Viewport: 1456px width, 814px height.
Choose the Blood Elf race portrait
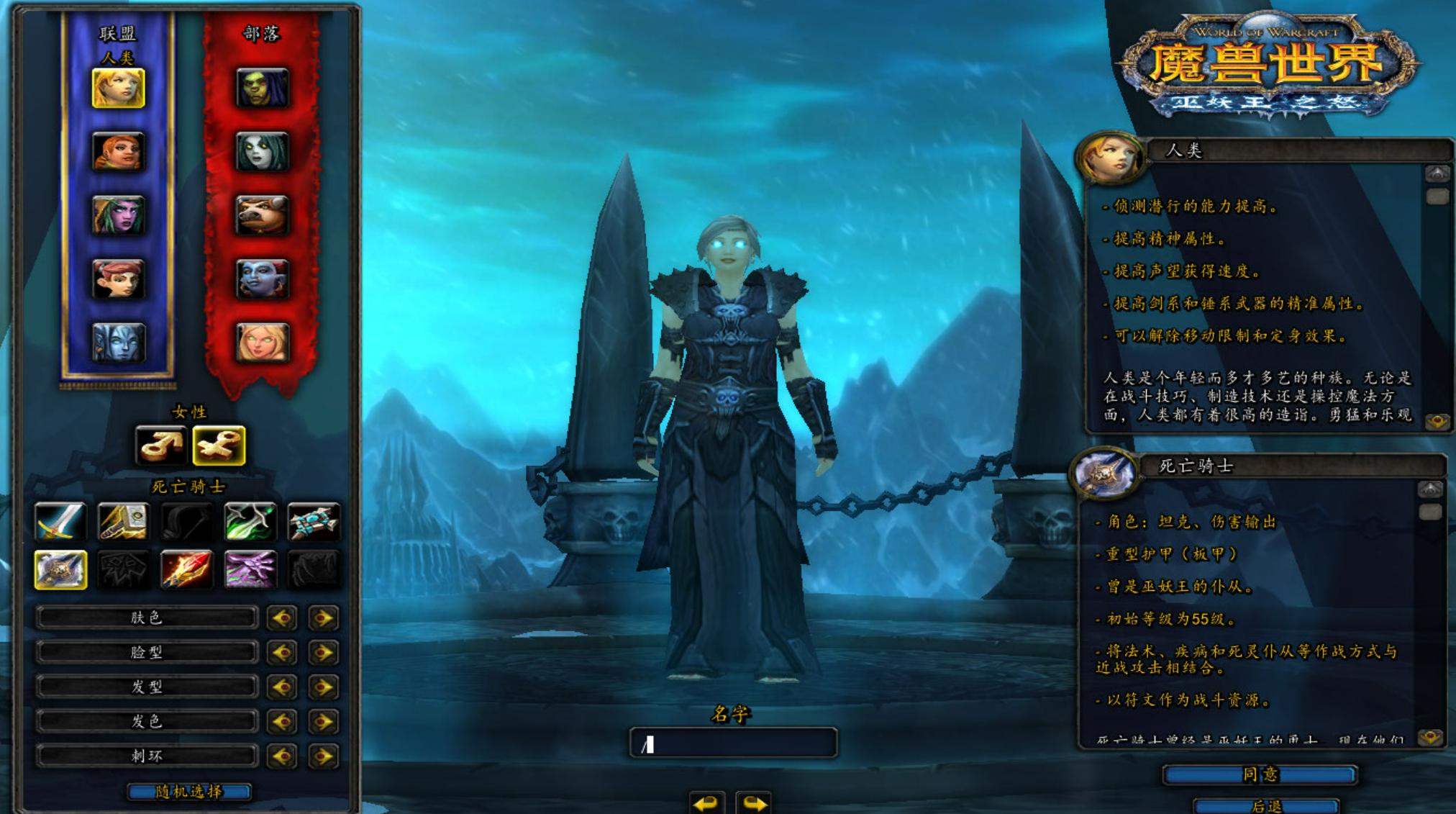point(263,342)
